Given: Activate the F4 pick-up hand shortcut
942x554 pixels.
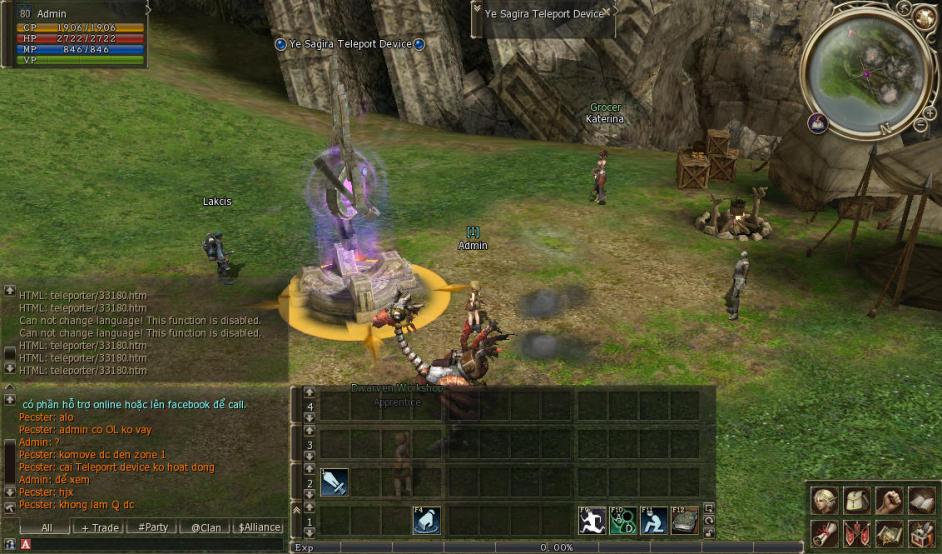Looking at the screenshot, I should pos(427,520).
